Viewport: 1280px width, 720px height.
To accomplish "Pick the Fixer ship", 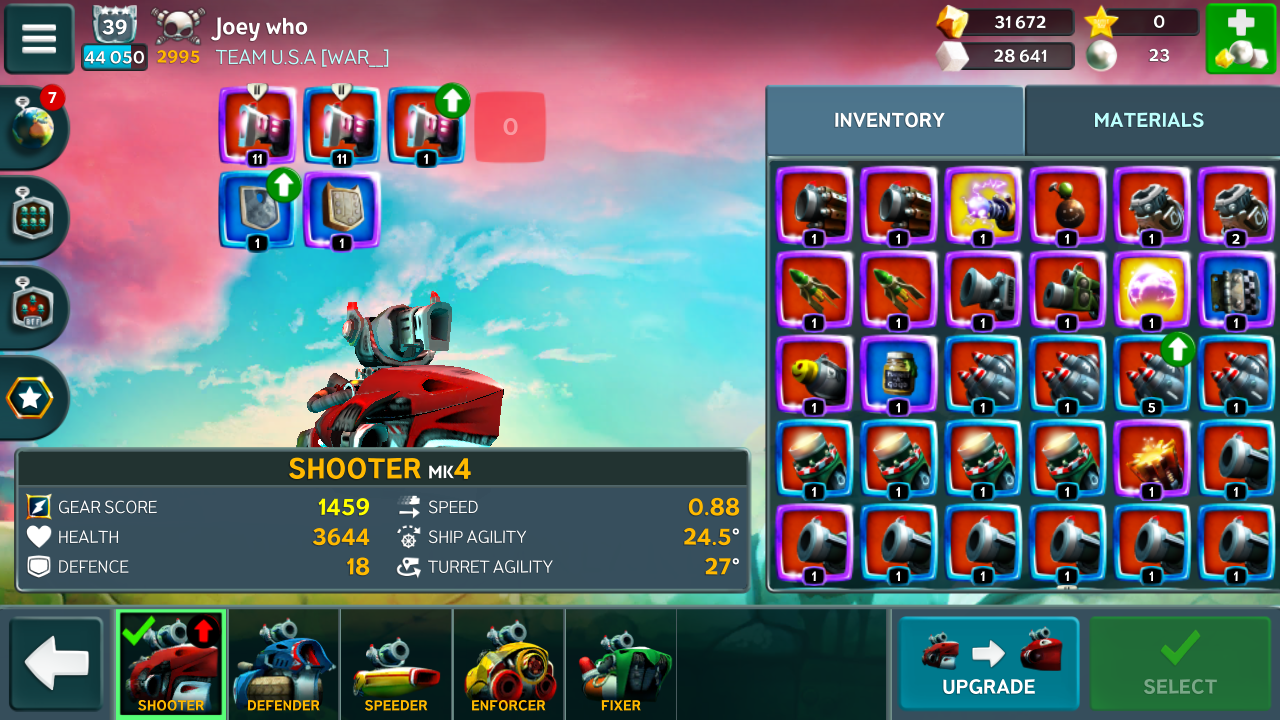I will point(621,664).
